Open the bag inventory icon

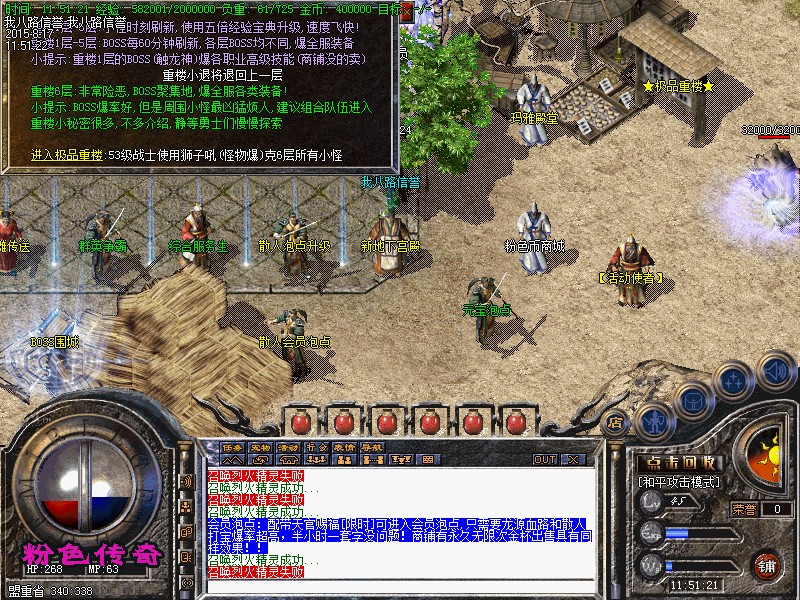click(x=691, y=400)
